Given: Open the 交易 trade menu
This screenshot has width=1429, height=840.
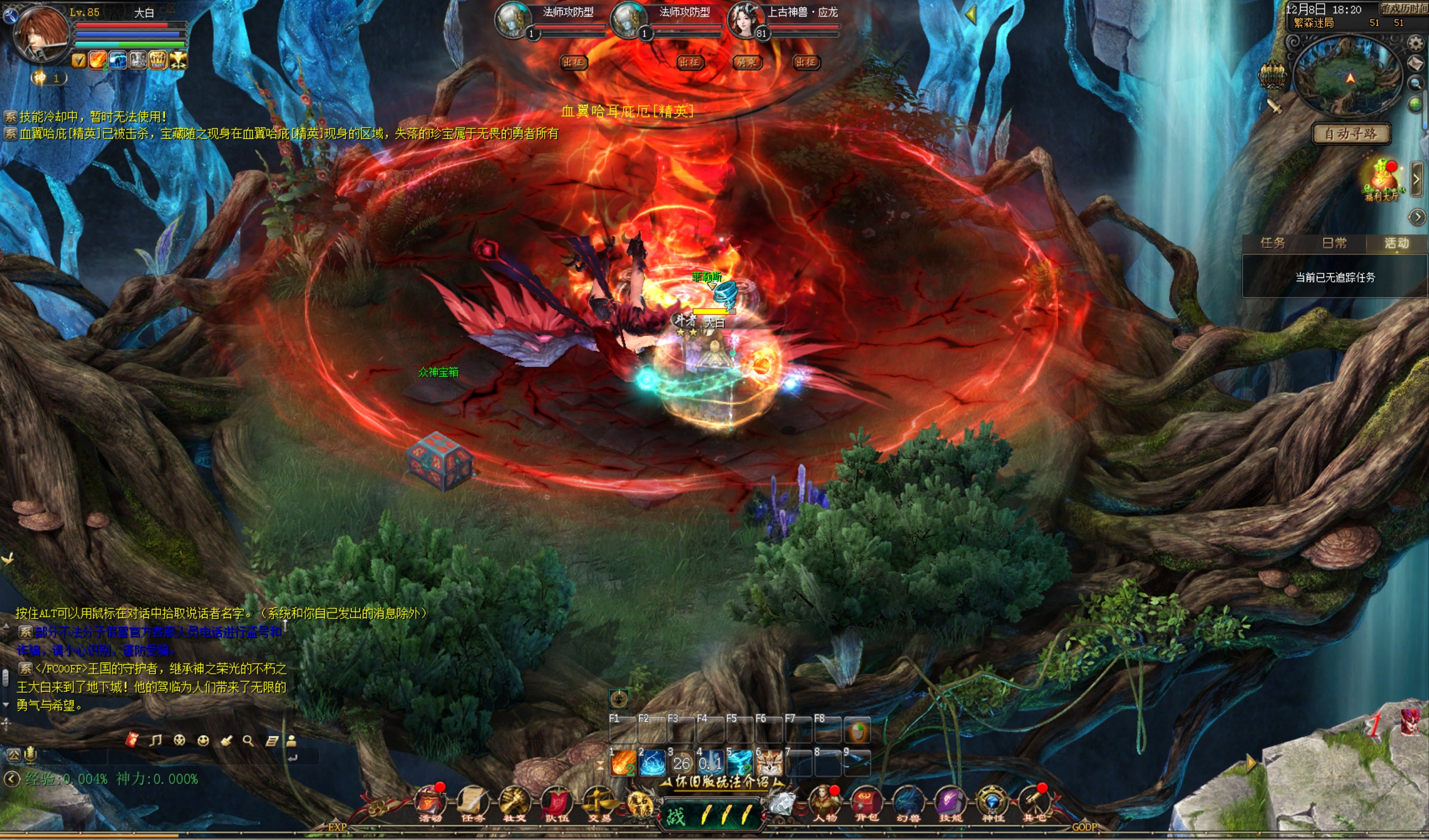Looking at the screenshot, I should (x=599, y=803).
